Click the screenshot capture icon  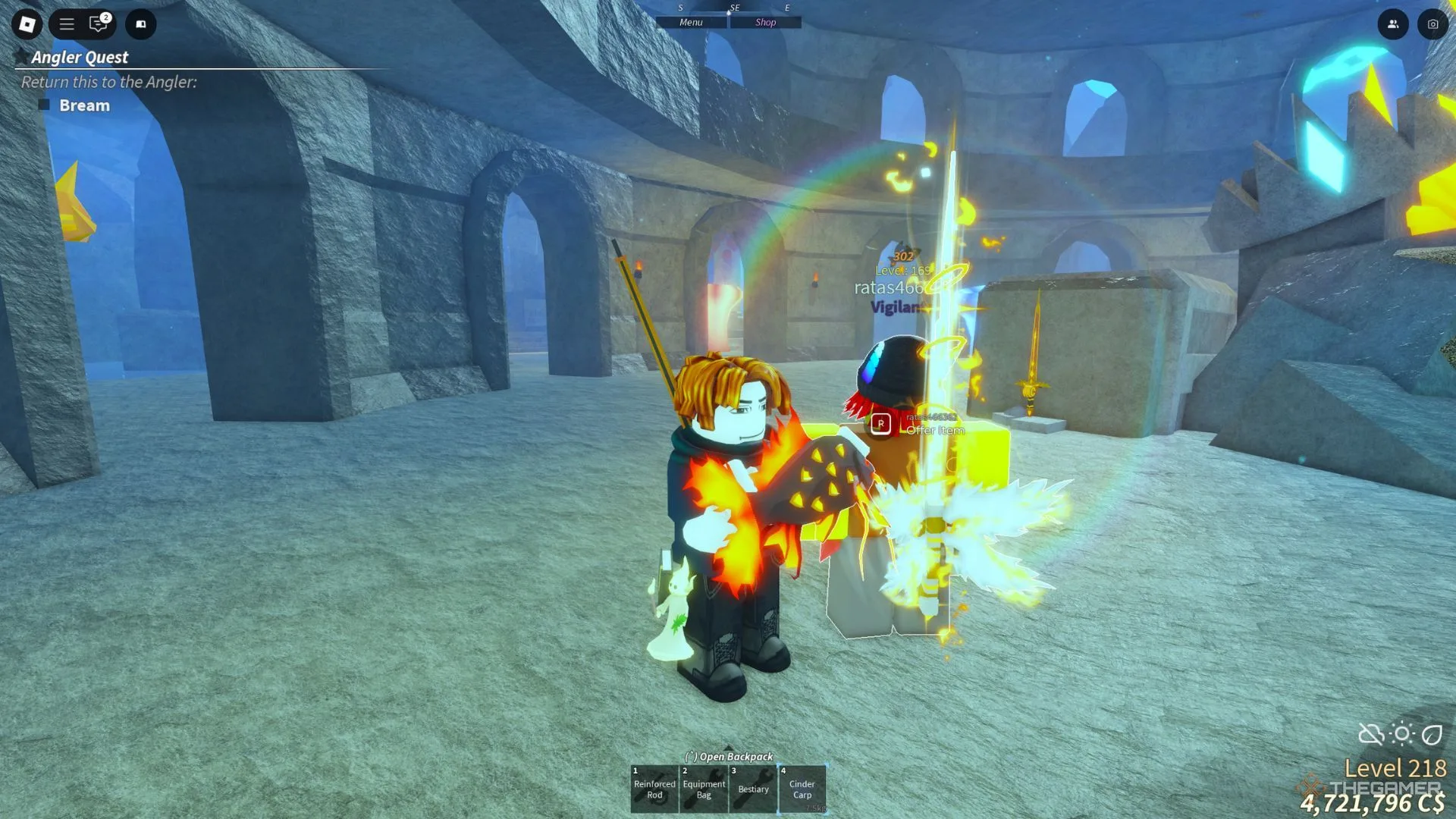[x=1432, y=24]
